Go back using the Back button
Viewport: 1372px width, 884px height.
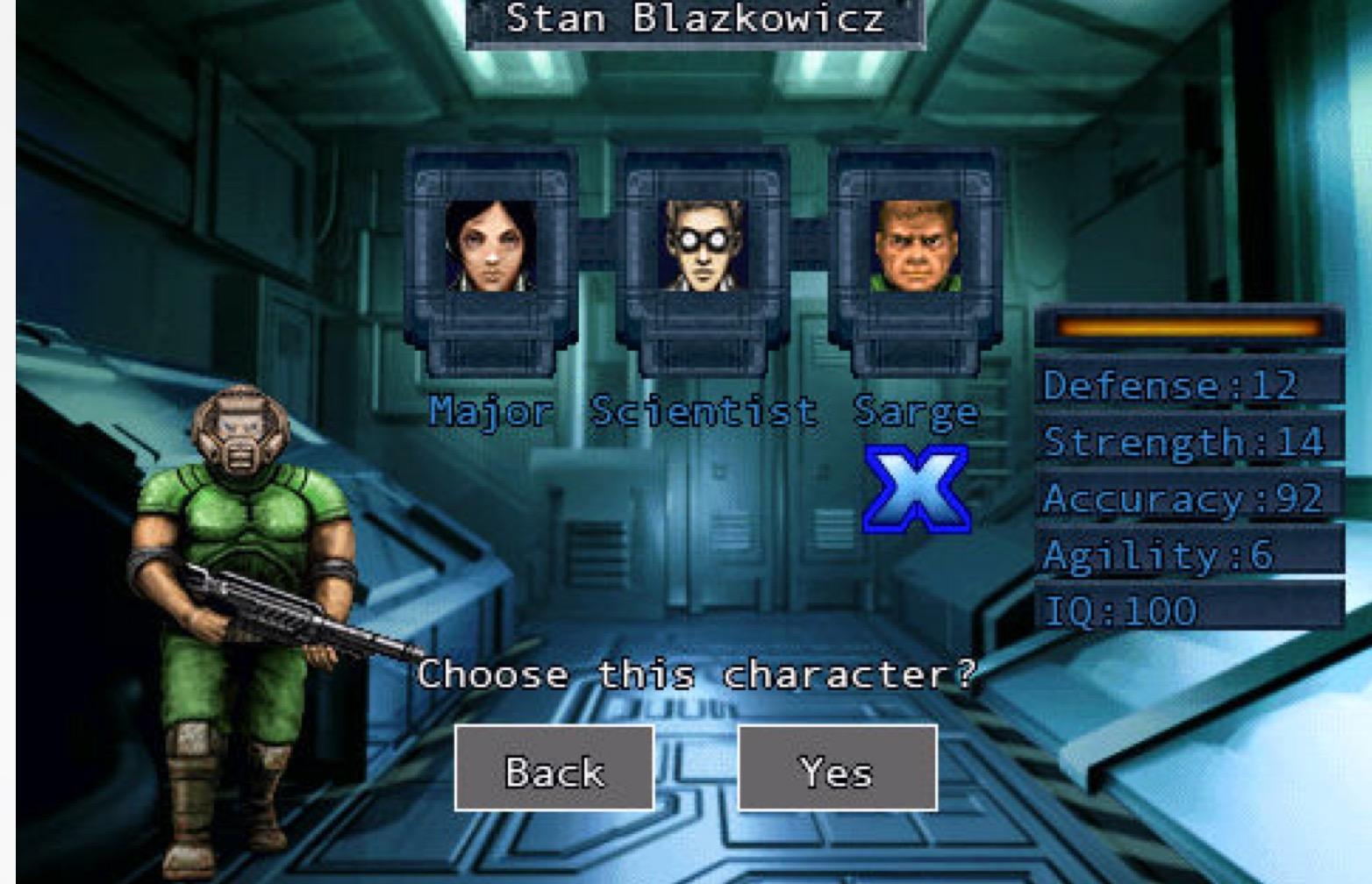pyautogui.click(x=554, y=768)
